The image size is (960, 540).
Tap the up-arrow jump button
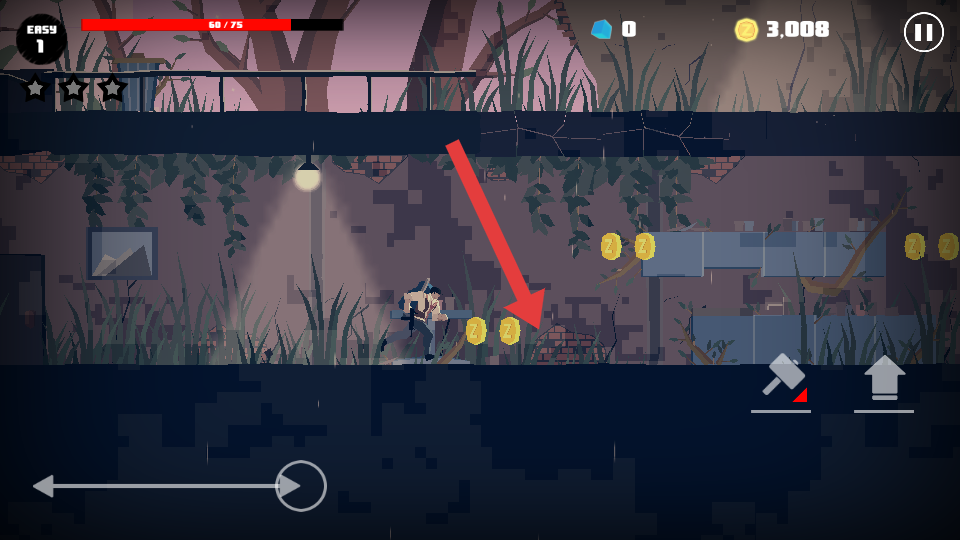[x=884, y=379]
